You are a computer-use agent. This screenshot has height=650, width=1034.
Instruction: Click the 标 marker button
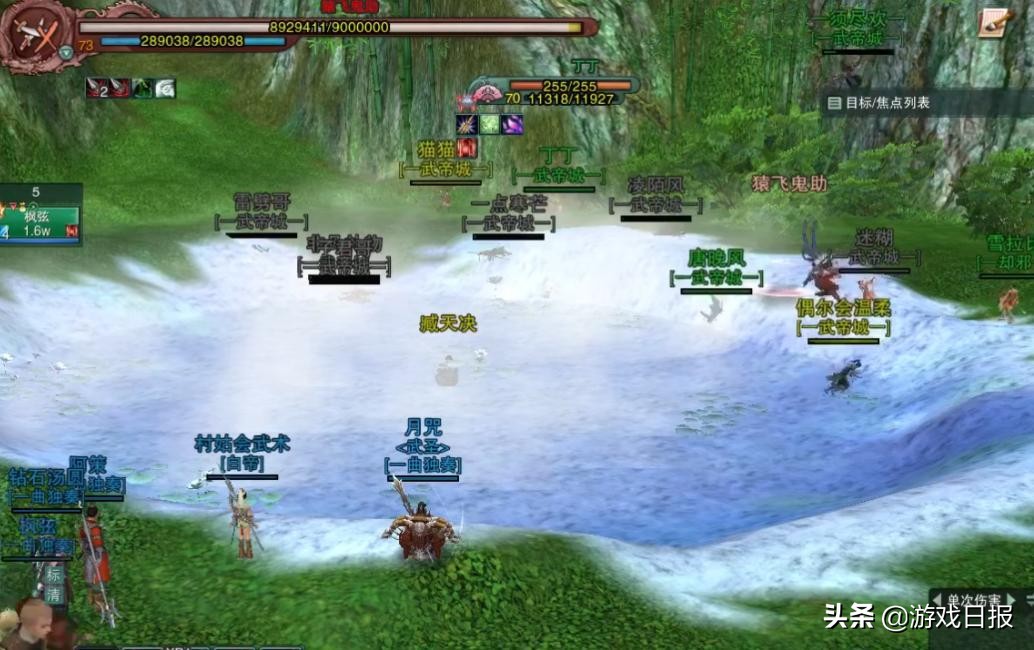tap(53, 575)
